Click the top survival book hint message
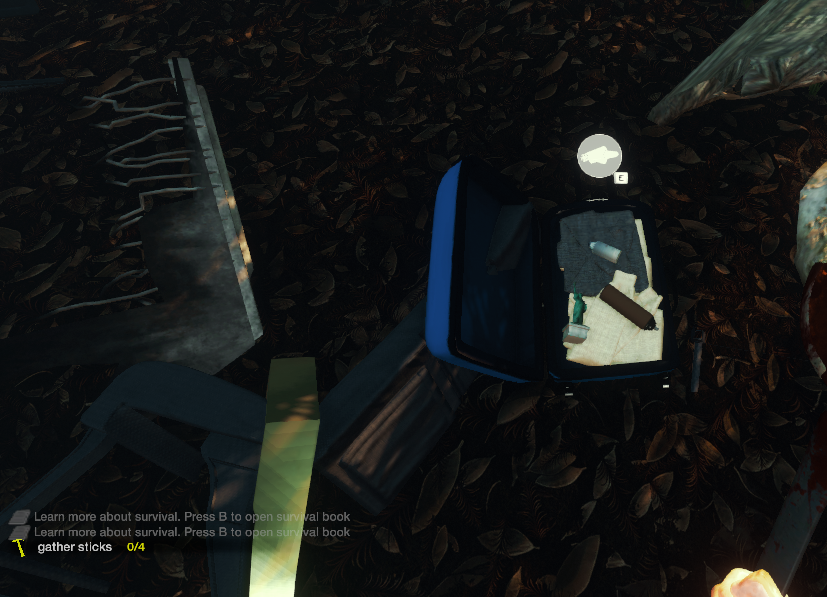The image size is (827, 597). (x=191, y=517)
